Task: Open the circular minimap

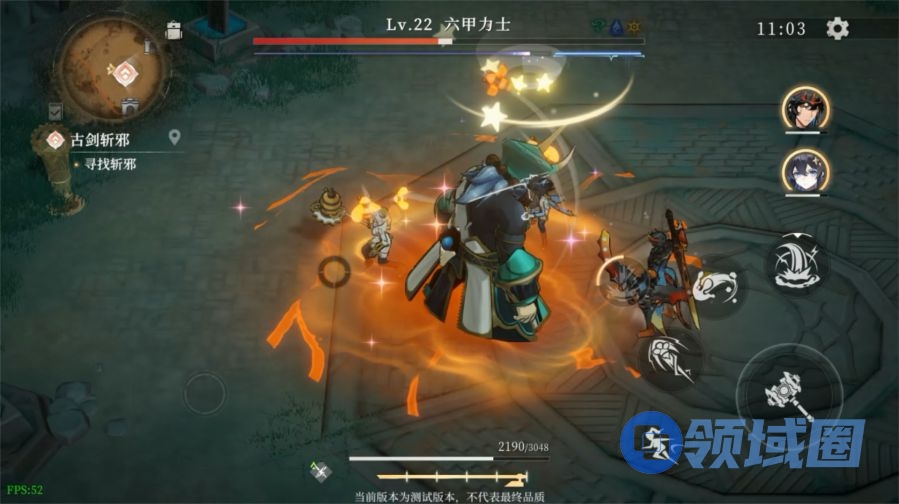Action: [x=109, y=66]
